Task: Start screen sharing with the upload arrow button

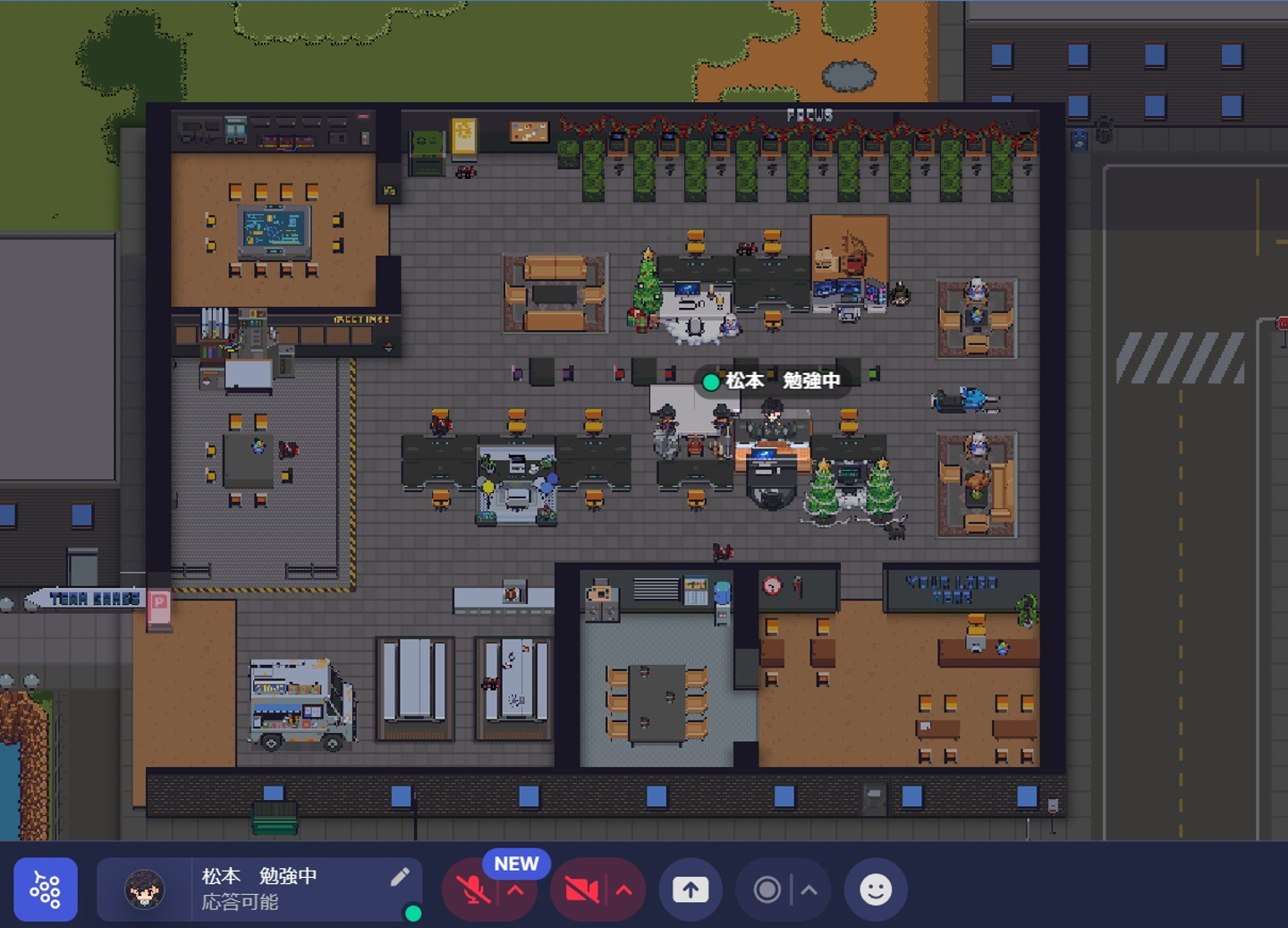Action: point(691,890)
